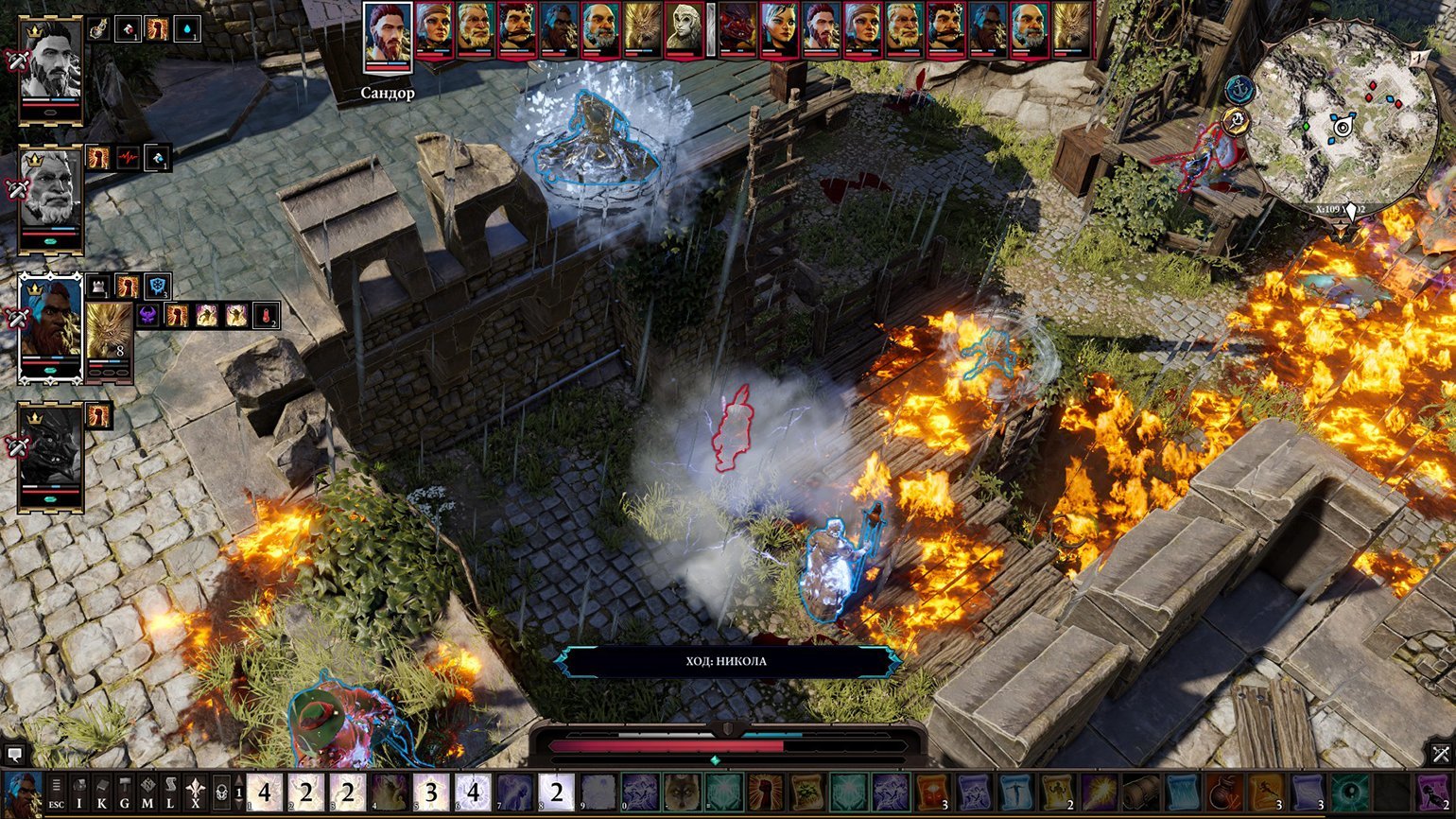Use the wolf head skill in hotbar
The width and height of the screenshot is (1456, 819).
coord(681,793)
